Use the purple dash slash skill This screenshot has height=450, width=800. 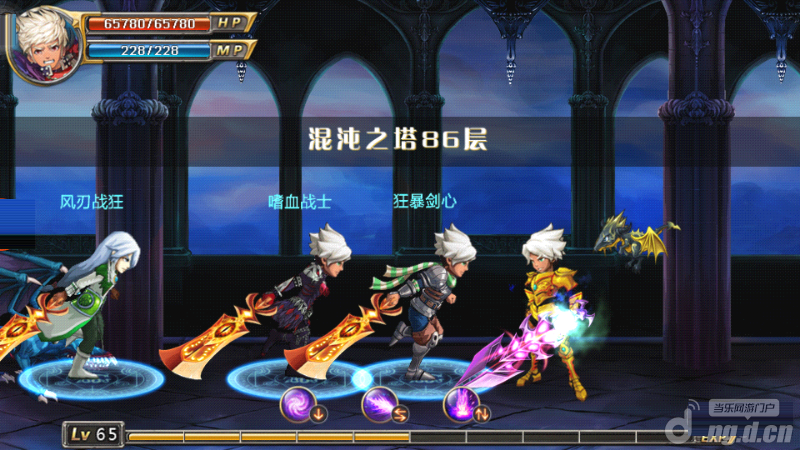(x=380, y=405)
